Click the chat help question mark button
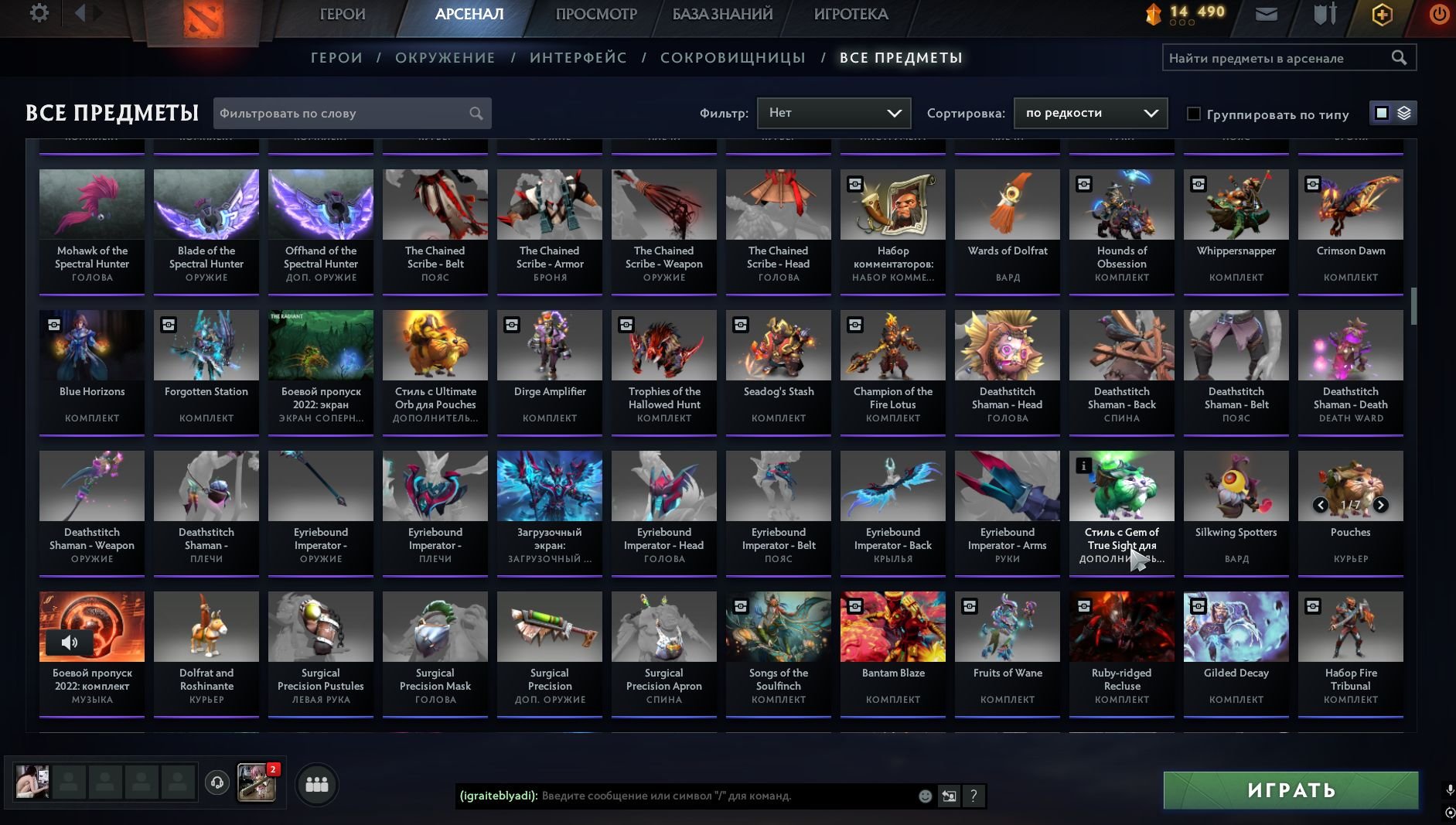 (x=973, y=796)
